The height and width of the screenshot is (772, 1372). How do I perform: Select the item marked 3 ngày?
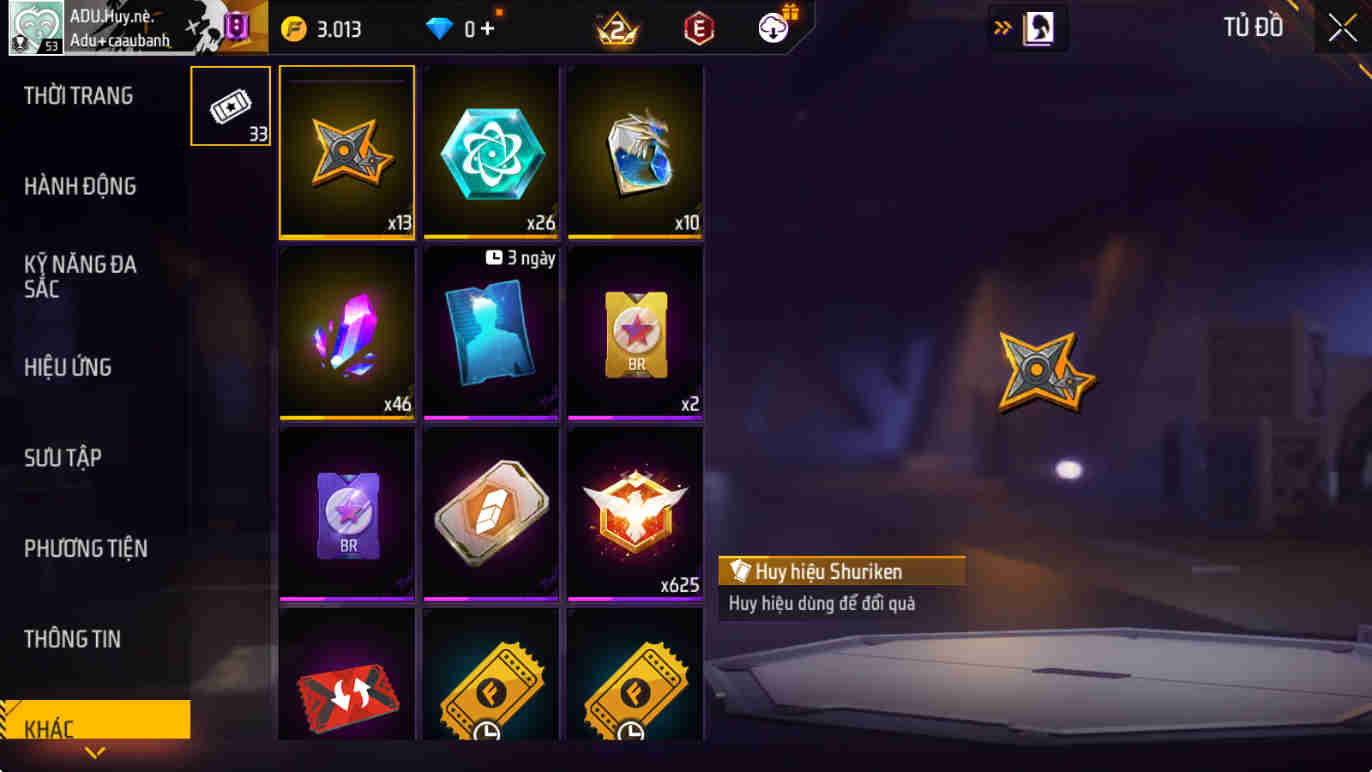pos(490,335)
